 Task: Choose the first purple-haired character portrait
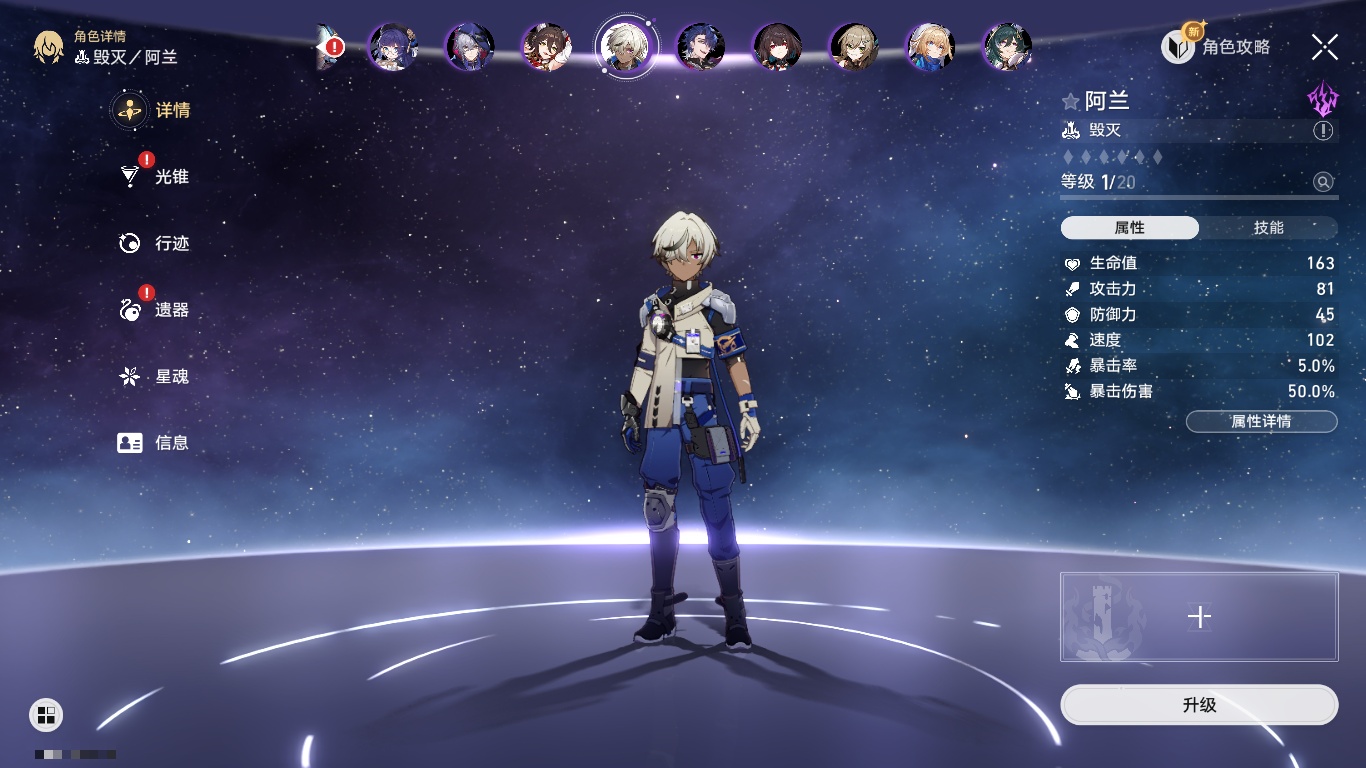tap(392, 46)
